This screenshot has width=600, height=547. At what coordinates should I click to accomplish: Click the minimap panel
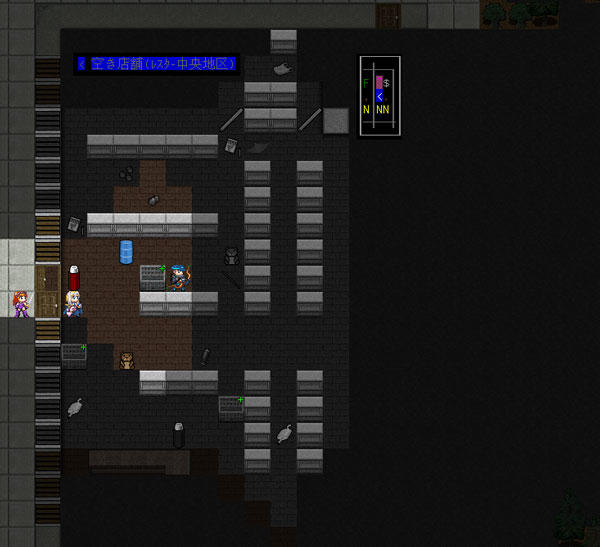point(380,95)
